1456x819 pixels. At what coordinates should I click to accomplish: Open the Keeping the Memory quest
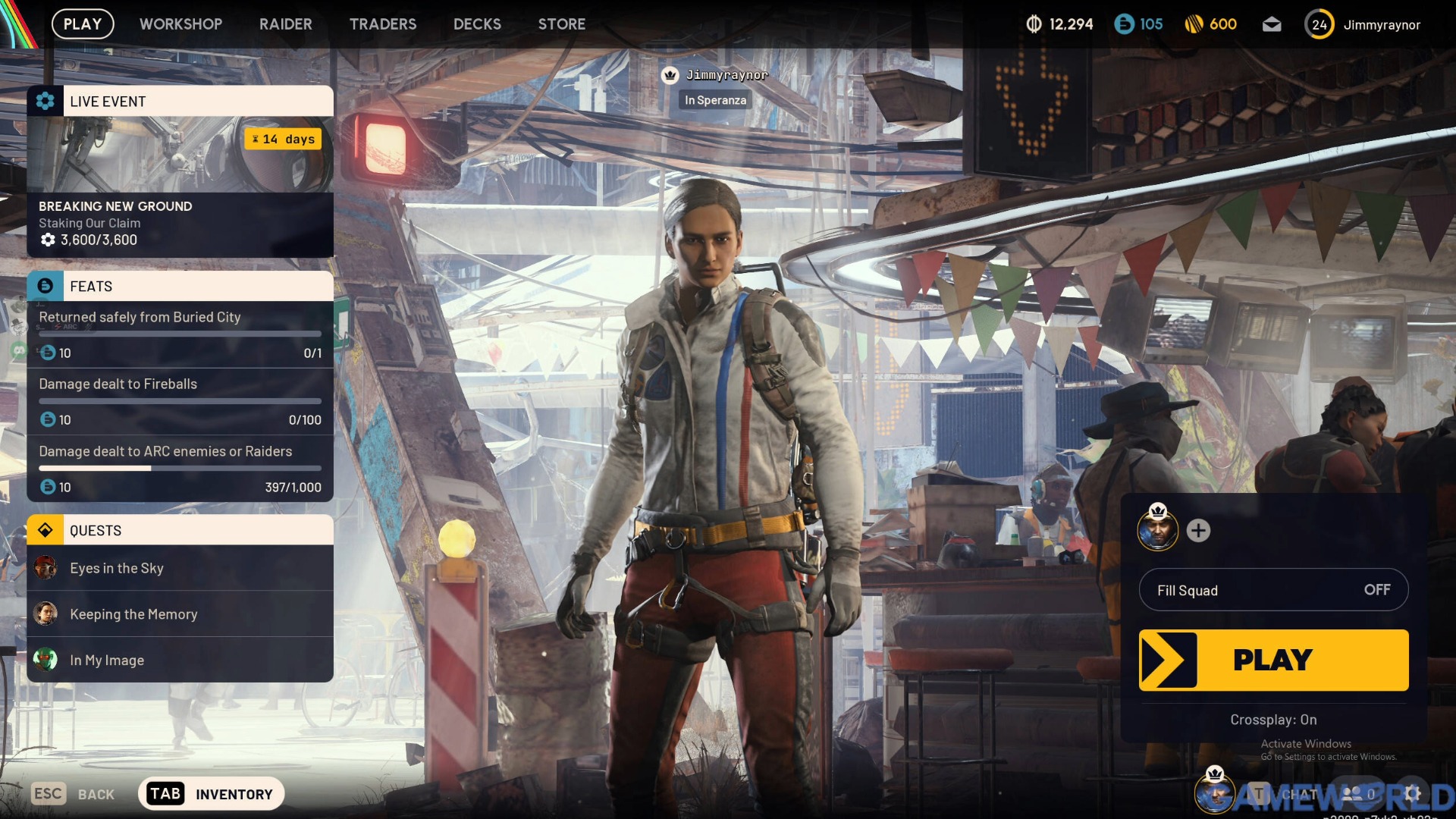[180, 614]
